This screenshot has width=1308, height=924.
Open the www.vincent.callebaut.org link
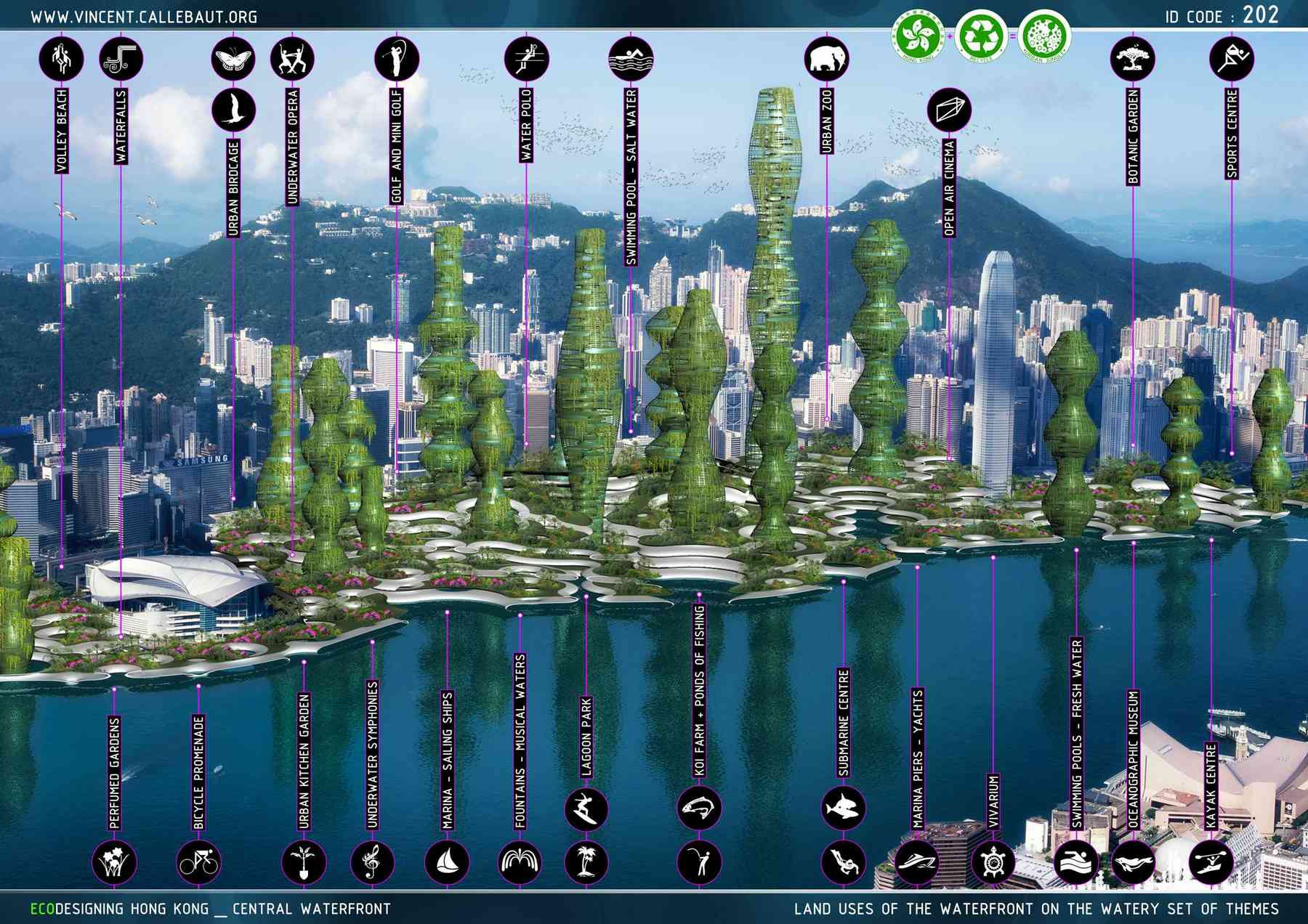[143, 16]
